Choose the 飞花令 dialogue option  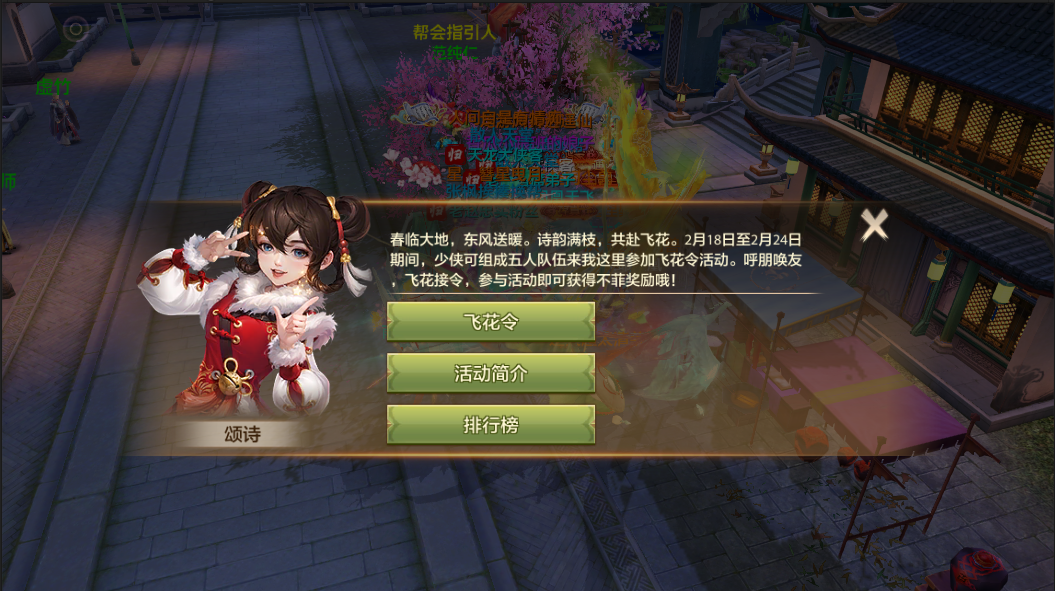[x=491, y=322]
